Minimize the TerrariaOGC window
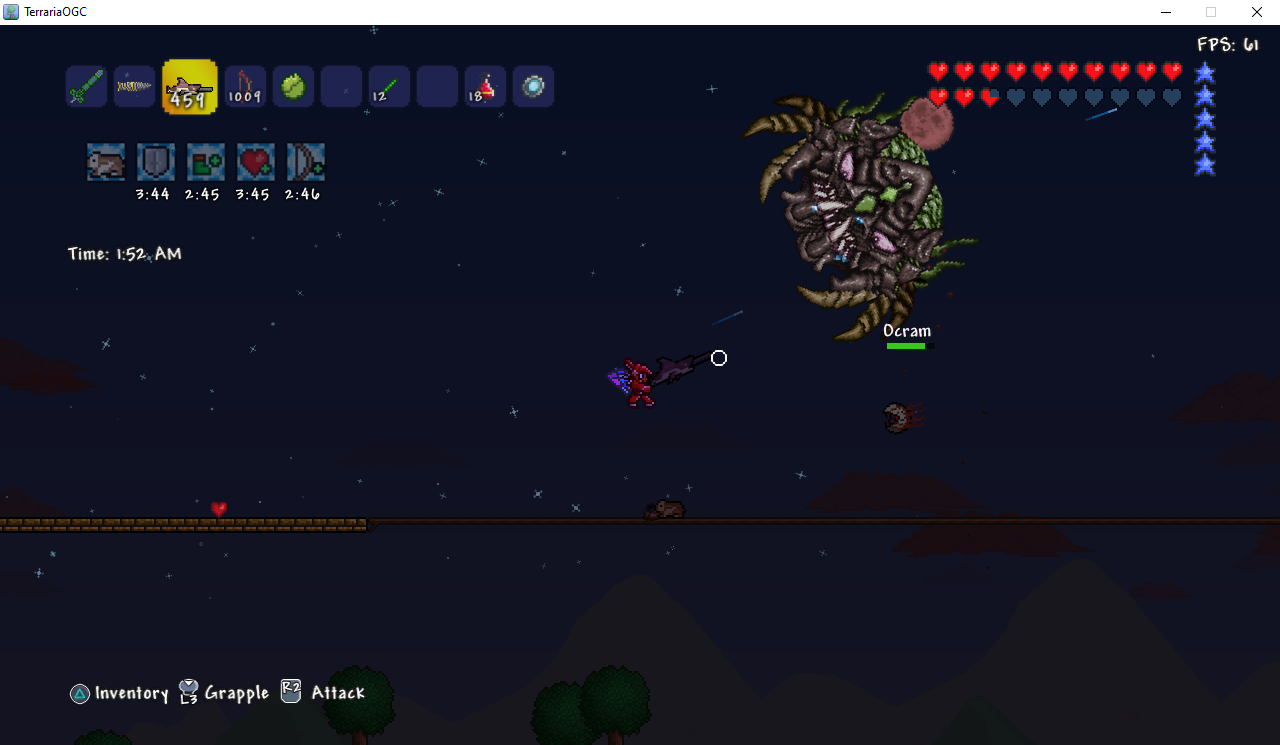This screenshot has width=1280, height=745. [x=1166, y=12]
